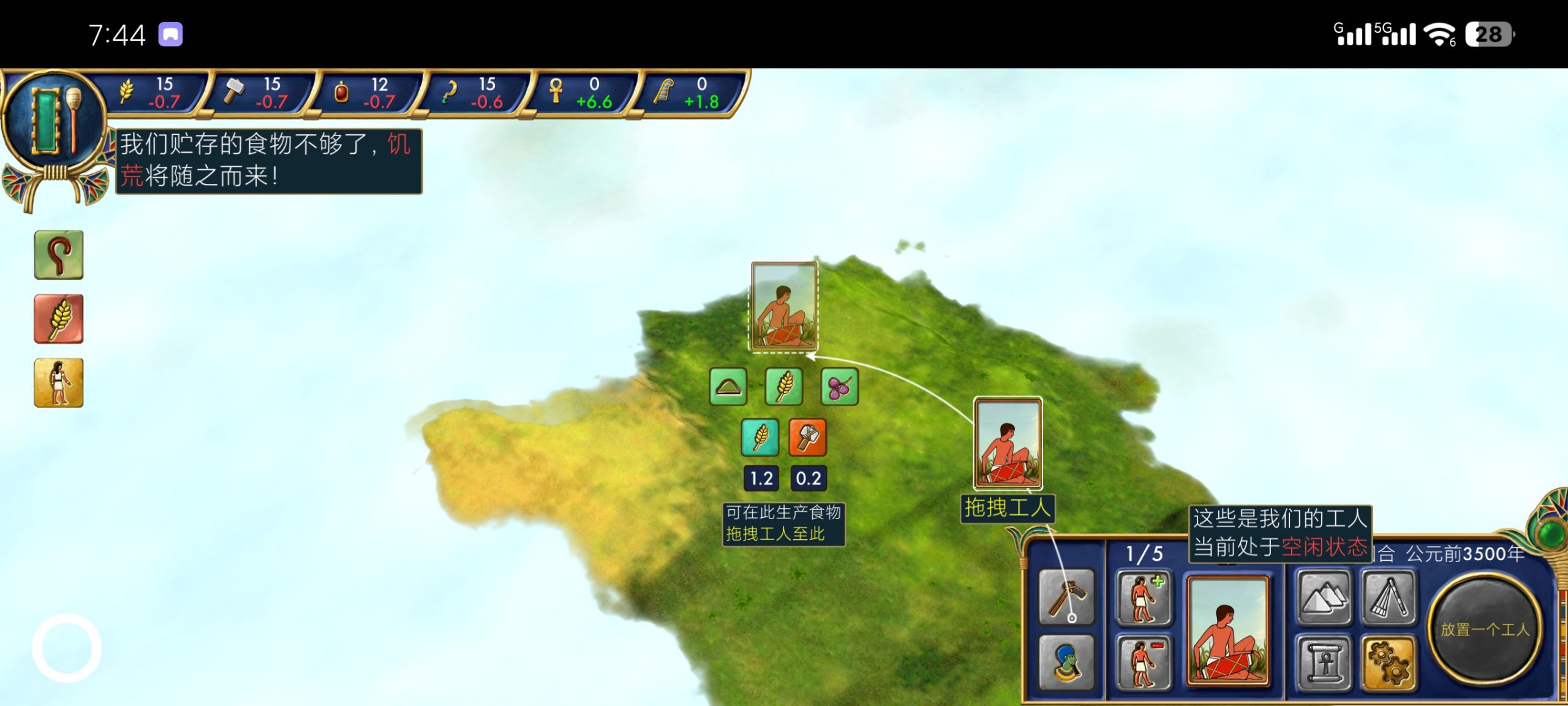The height and width of the screenshot is (706, 1568).
Task: Tap the orange stone axe yield icon
Action: click(808, 437)
